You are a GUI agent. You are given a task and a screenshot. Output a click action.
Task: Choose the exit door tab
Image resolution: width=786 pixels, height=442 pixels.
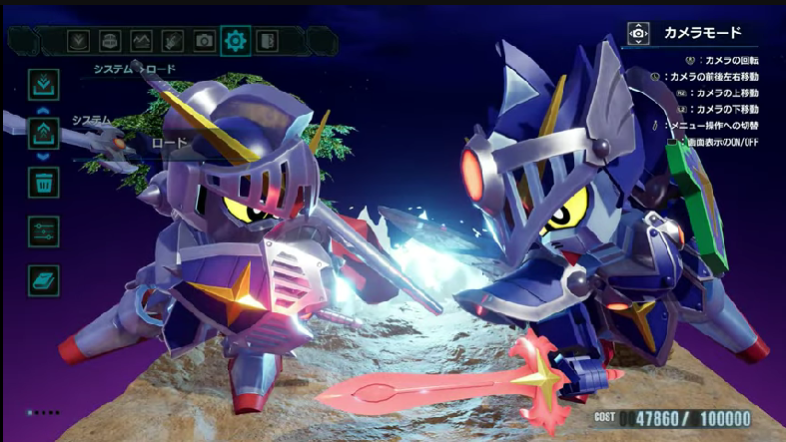(267, 41)
